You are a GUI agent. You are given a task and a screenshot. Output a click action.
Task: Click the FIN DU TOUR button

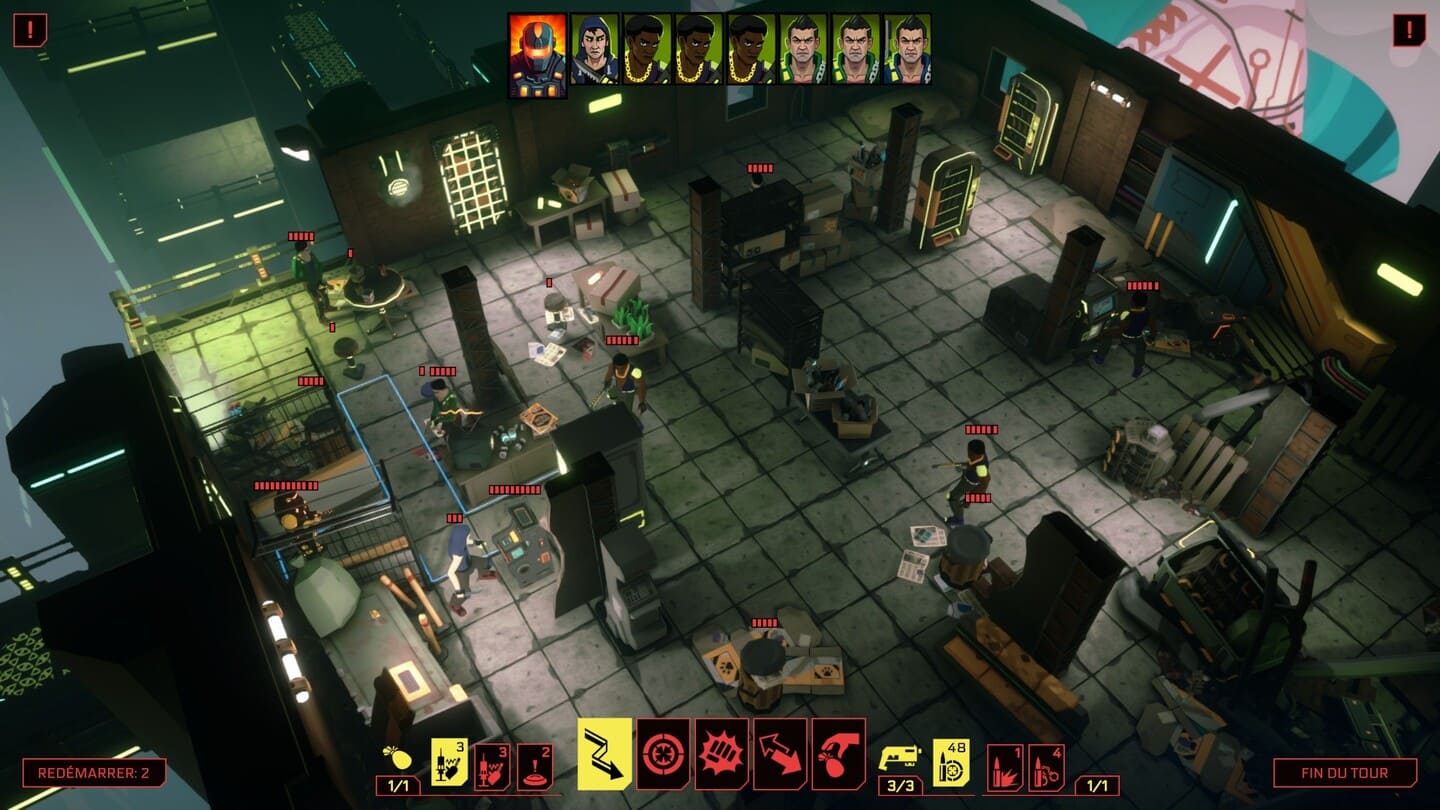1344,773
